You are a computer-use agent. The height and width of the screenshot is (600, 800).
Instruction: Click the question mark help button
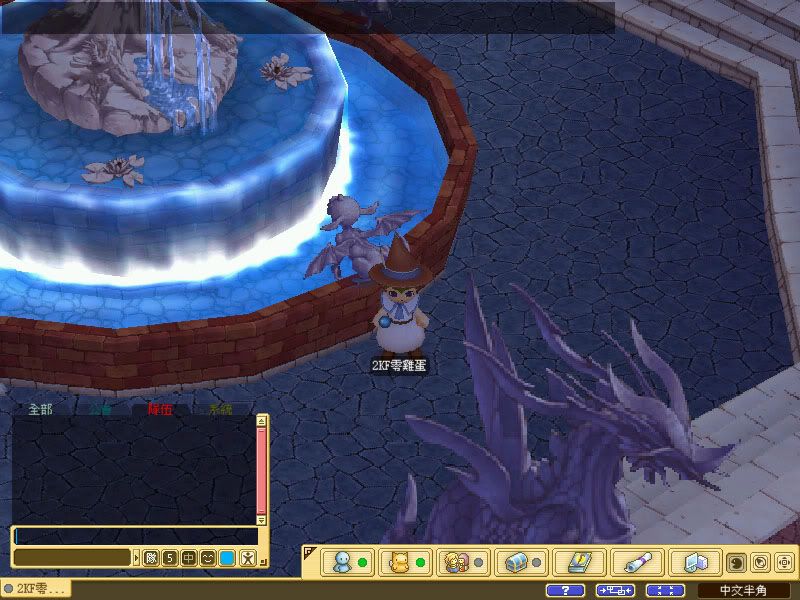(x=566, y=590)
